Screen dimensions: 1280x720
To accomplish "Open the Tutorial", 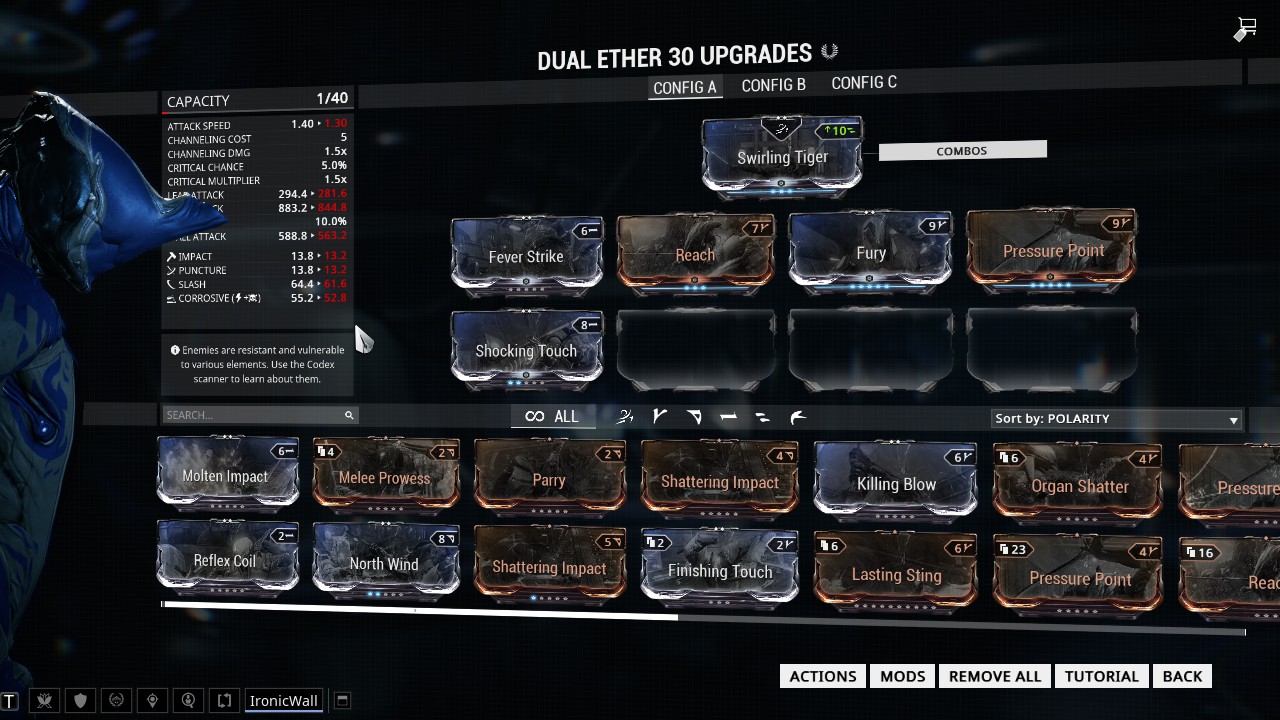I will coord(1101,676).
